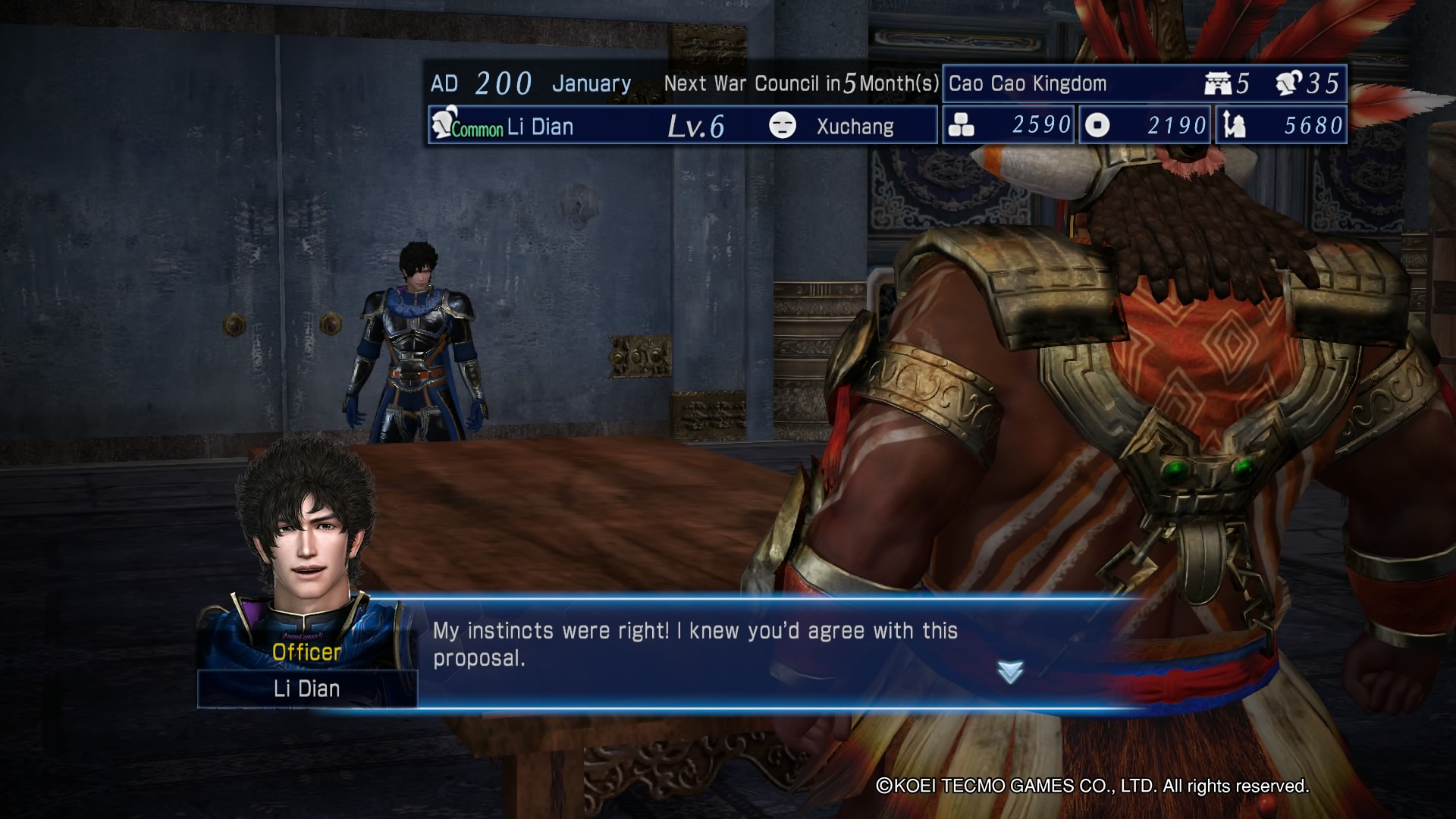The width and height of the screenshot is (1456, 819).
Task: Advance dialogue with the blue down arrow
Action: pos(1010,671)
